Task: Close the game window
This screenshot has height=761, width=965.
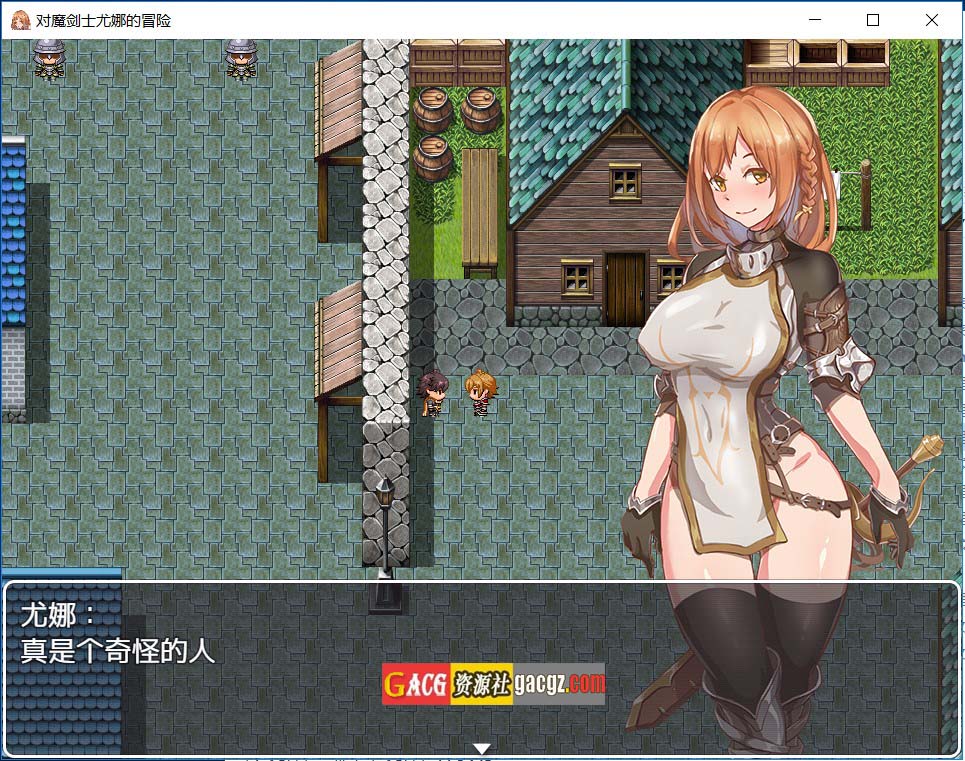Action: (x=932, y=20)
